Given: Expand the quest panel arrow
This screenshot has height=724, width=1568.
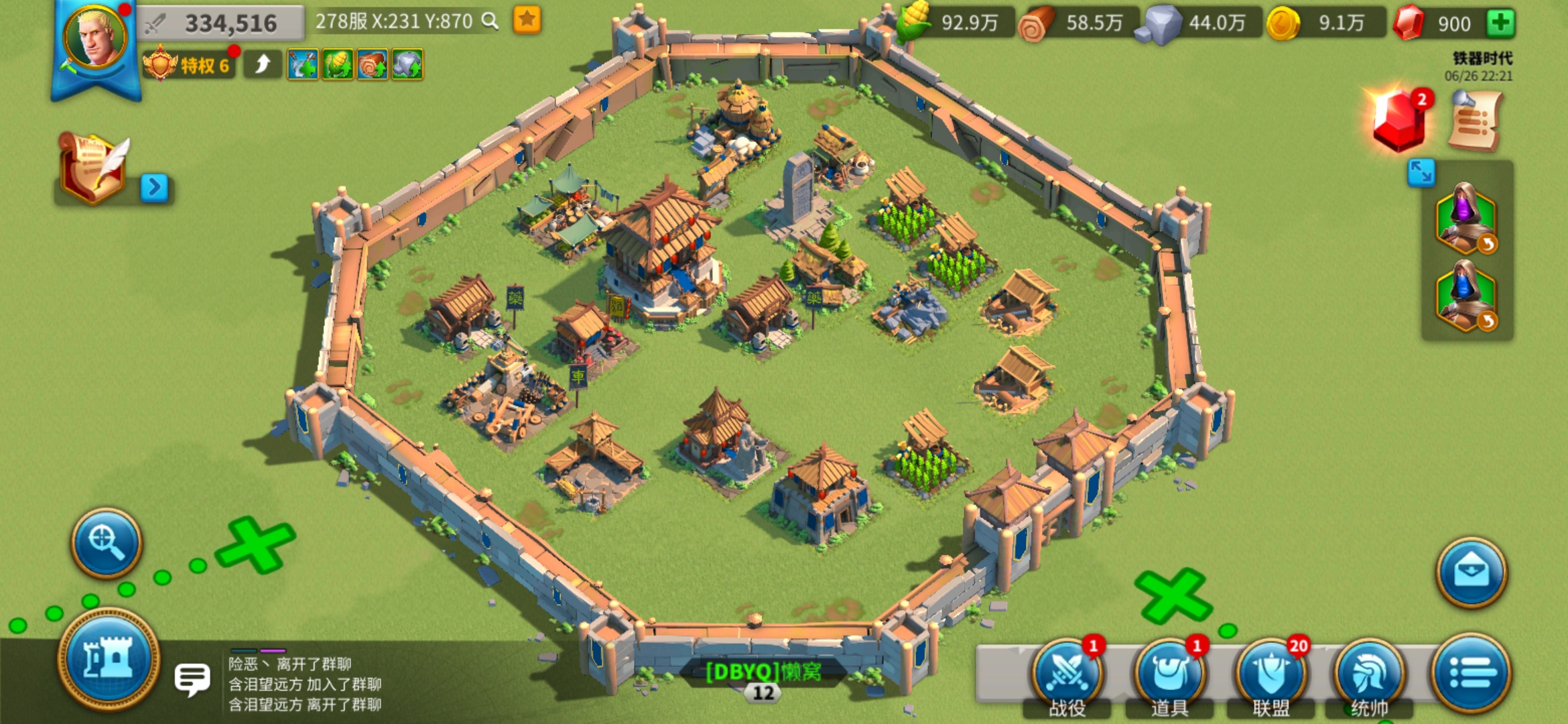Looking at the screenshot, I should click(154, 188).
